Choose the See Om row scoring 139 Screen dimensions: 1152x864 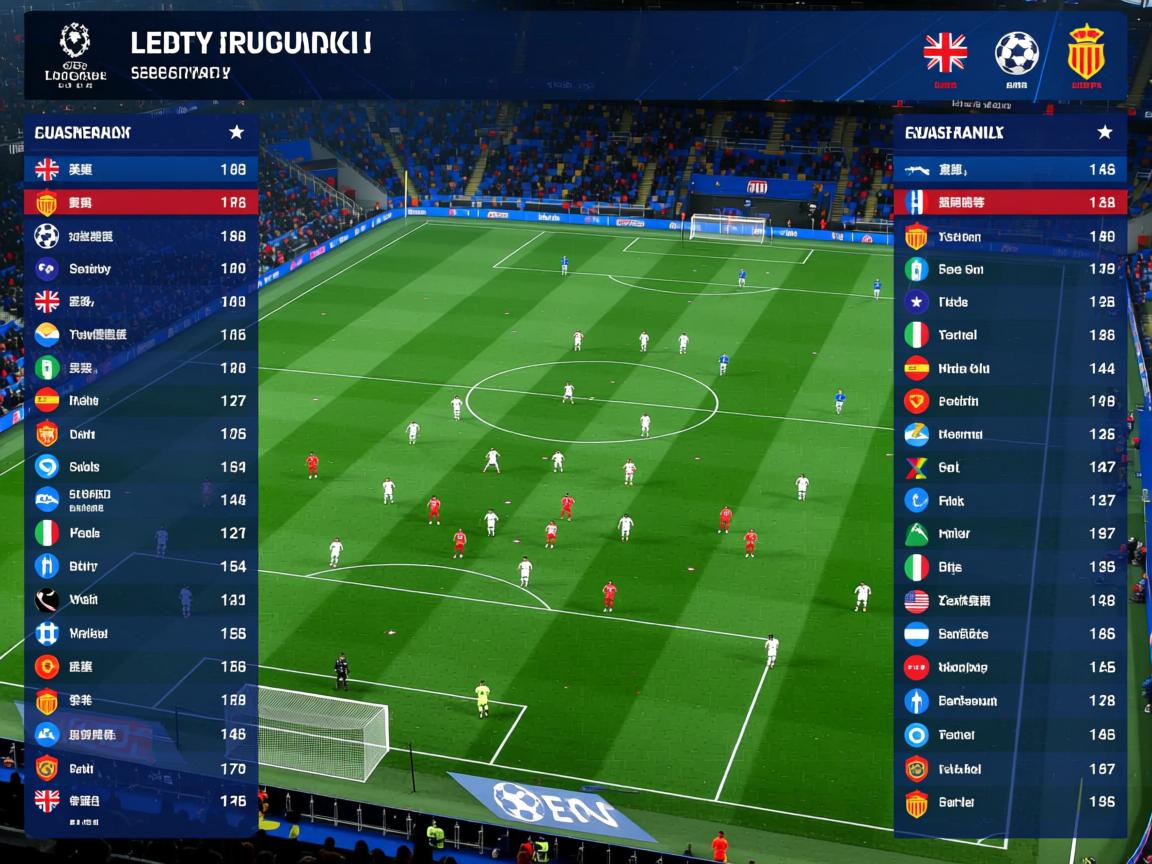1010,269
